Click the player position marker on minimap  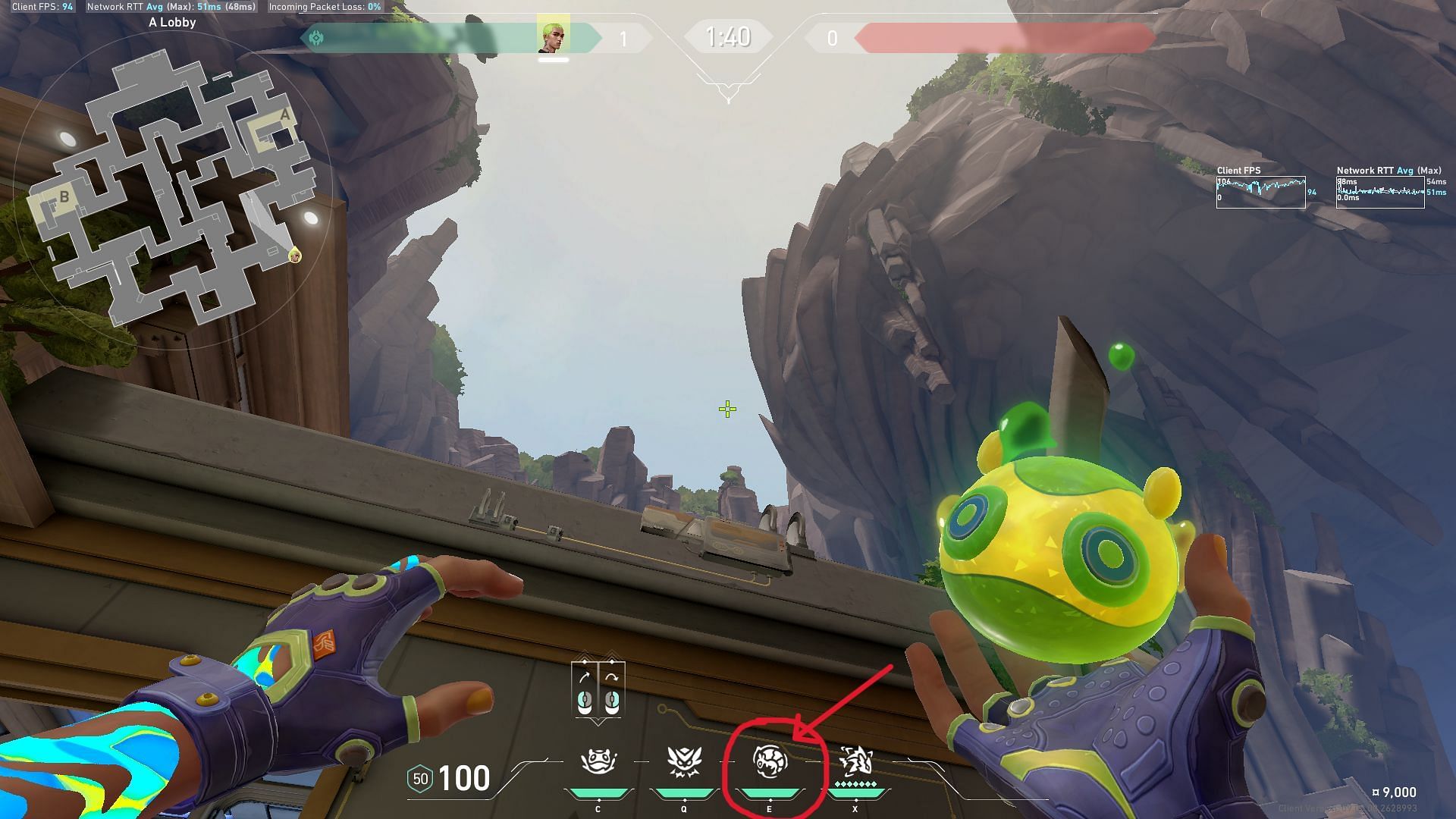pos(295,256)
